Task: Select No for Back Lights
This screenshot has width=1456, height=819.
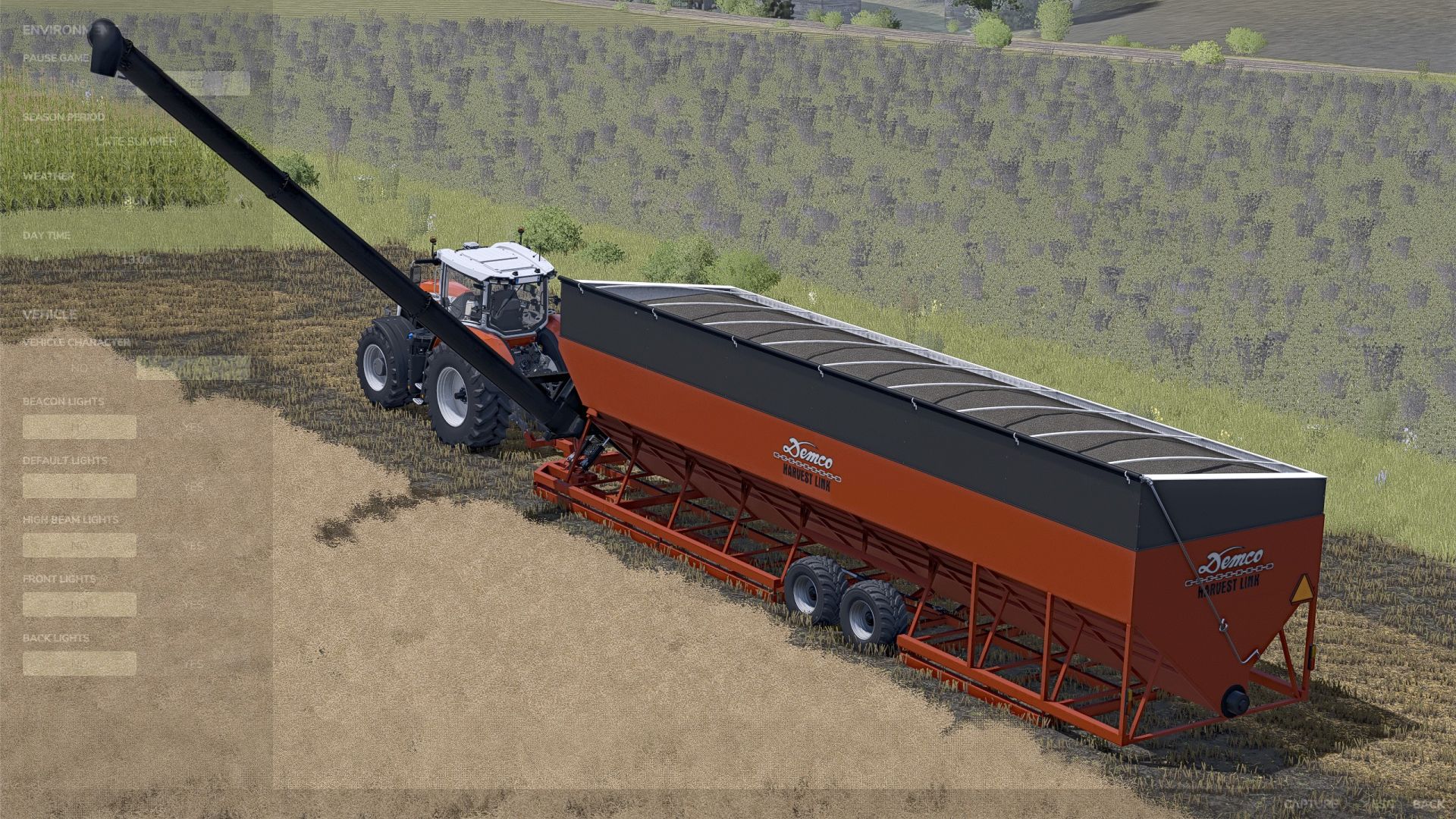Action: click(x=79, y=662)
